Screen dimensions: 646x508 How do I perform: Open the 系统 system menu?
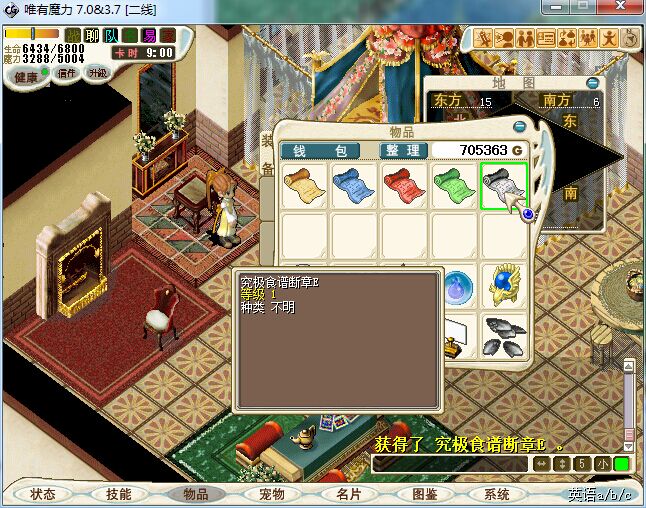tap(497, 494)
